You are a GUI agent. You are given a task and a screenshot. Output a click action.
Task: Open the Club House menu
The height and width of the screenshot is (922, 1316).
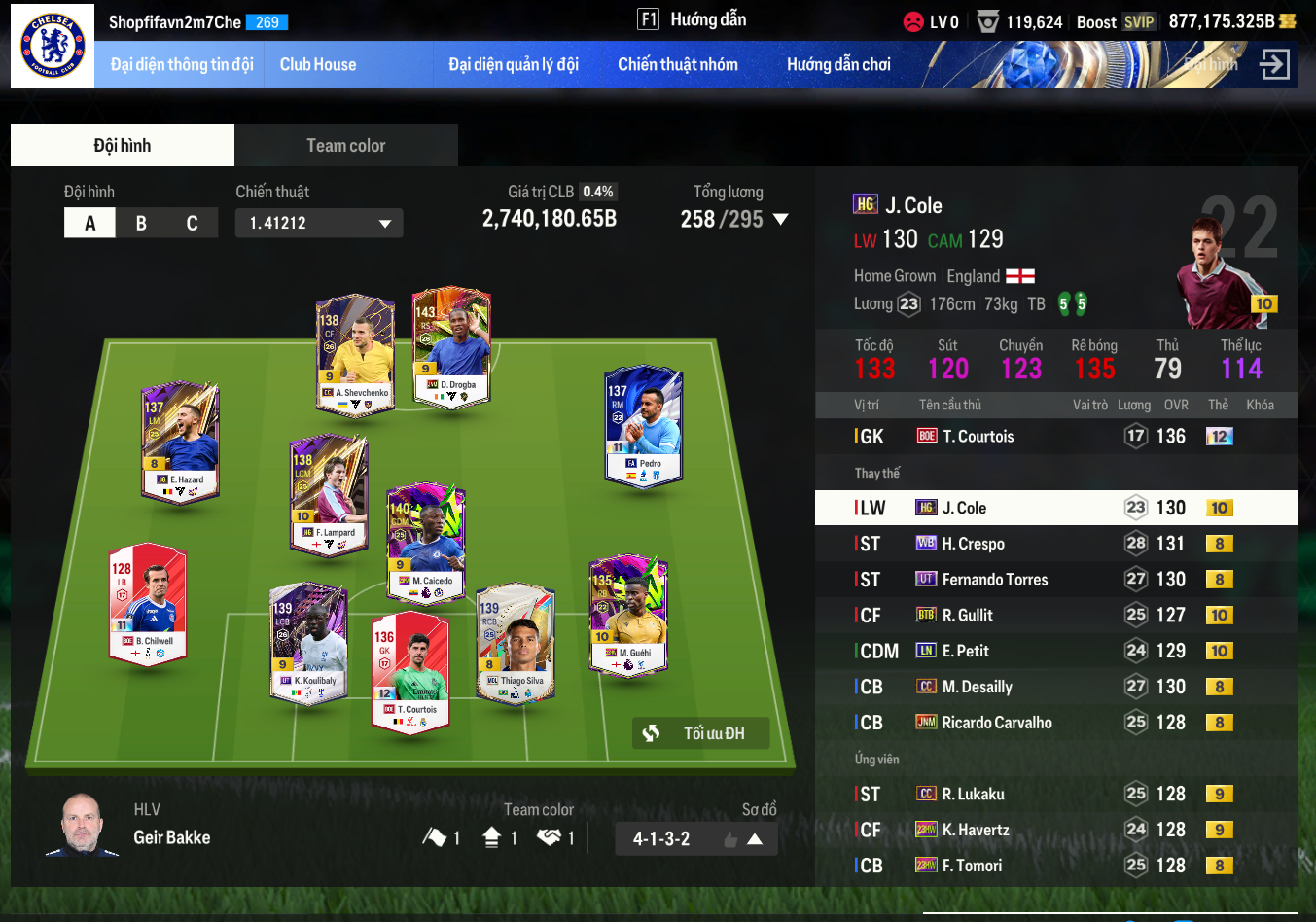(x=318, y=65)
